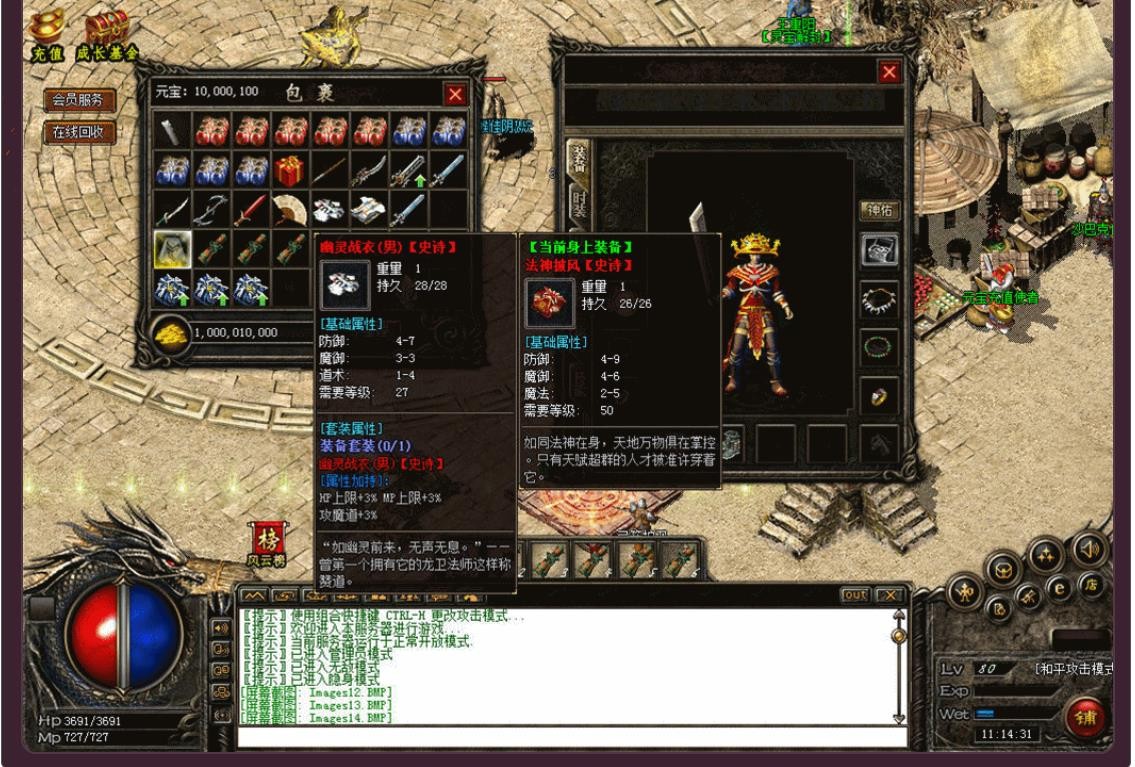Image resolution: width=1135 pixels, height=767 pixels.
Task: Toggle the sound speaker button
Action: click(1088, 549)
